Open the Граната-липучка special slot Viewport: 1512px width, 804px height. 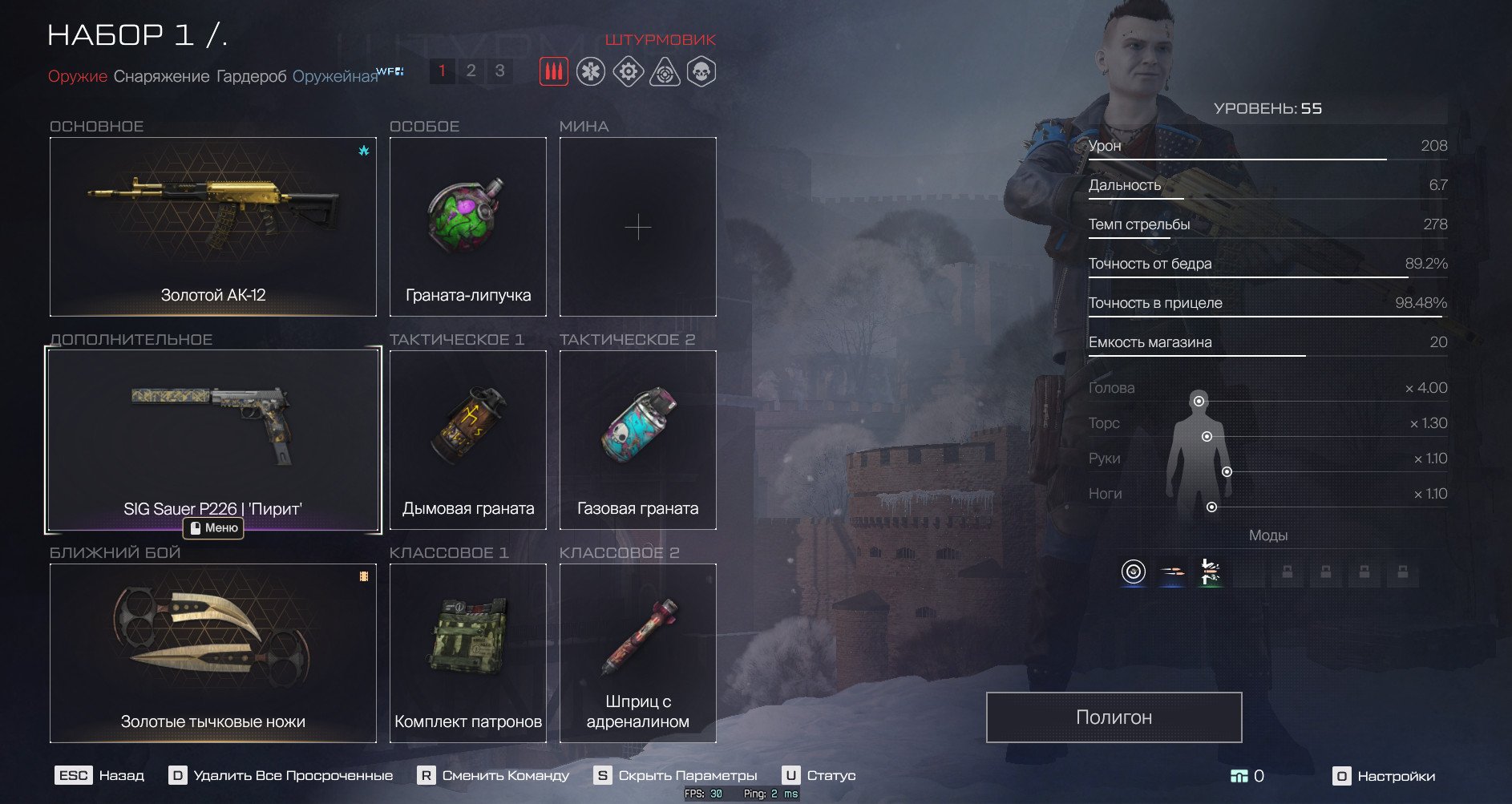468,227
